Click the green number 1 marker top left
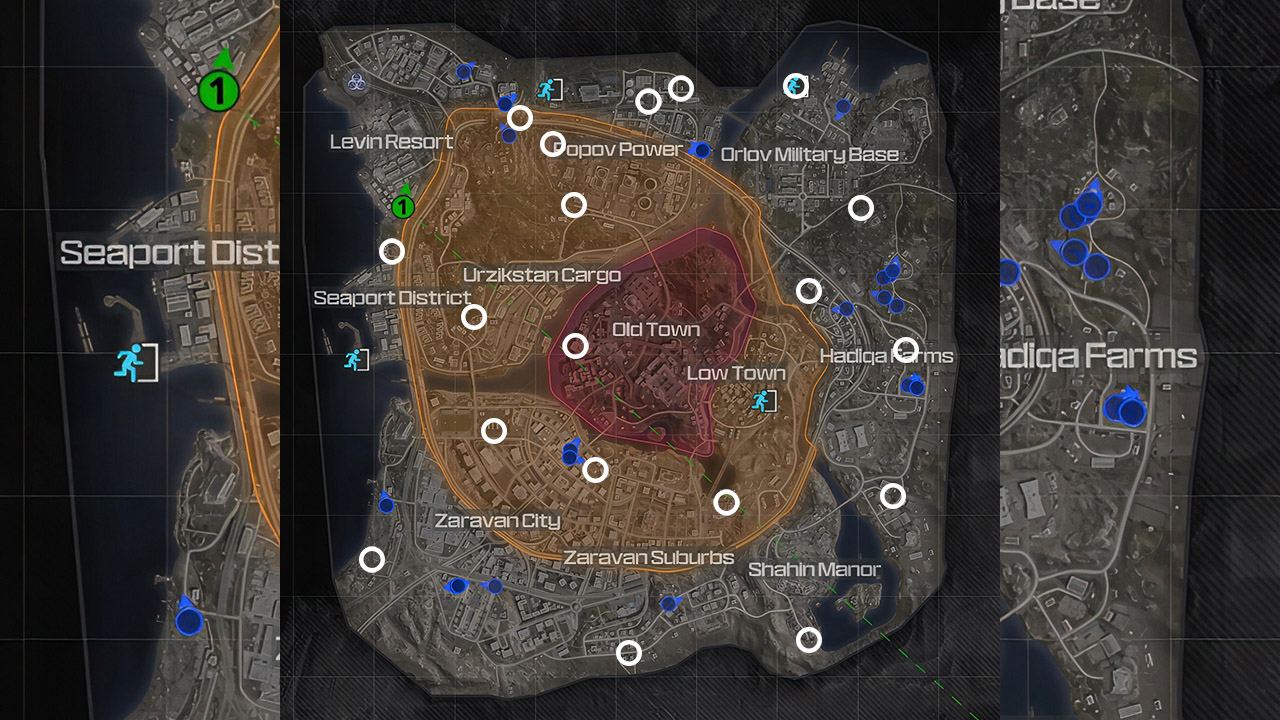Image resolution: width=1280 pixels, height=720 pixels. pos(219,88)
